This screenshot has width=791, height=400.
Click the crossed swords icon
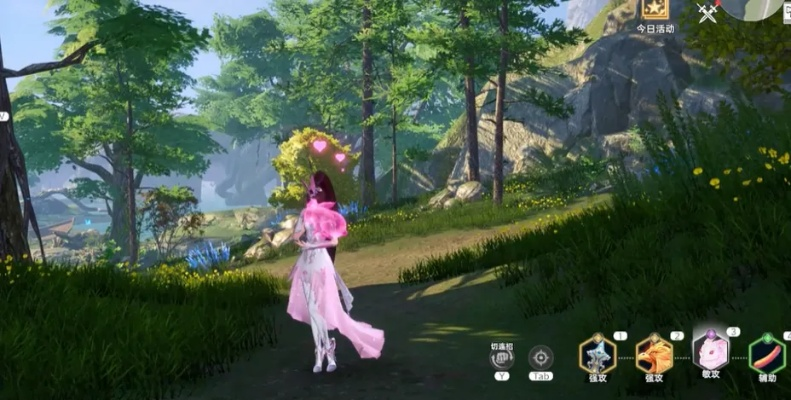tap(708, 13)
